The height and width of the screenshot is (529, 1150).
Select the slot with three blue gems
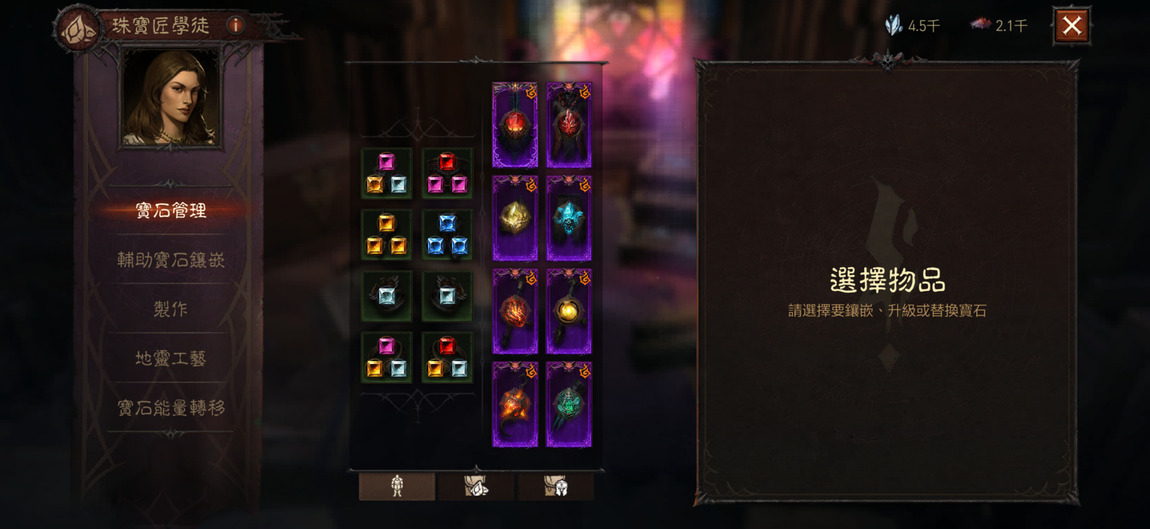[x=447, y=235]
